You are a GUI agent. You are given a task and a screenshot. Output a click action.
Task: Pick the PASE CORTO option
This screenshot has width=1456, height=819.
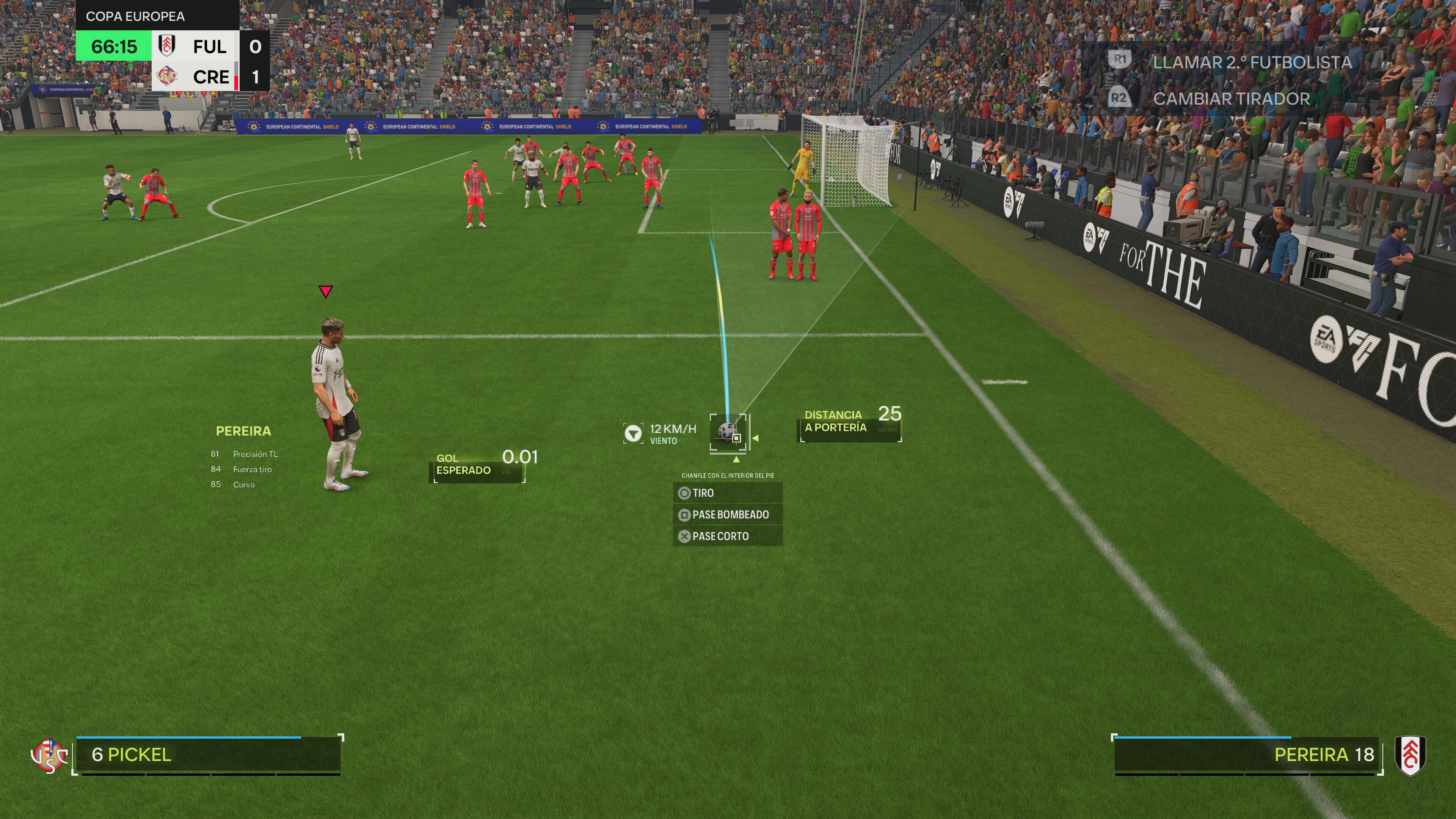(727, 536)
